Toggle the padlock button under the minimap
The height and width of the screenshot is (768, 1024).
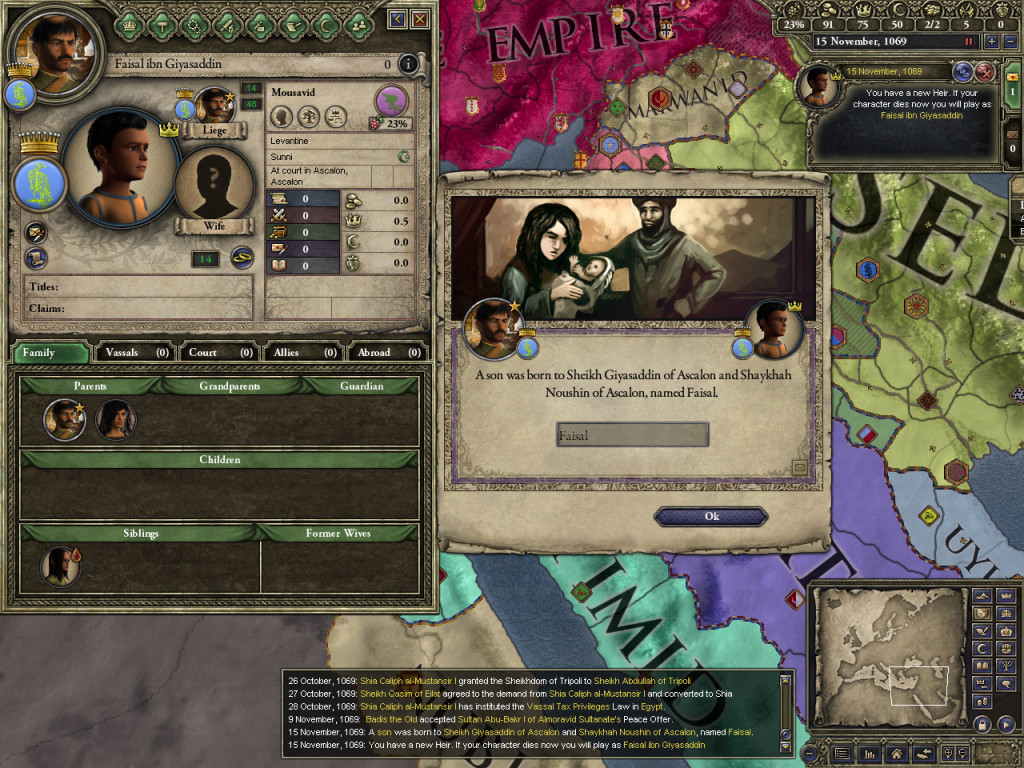983,724
